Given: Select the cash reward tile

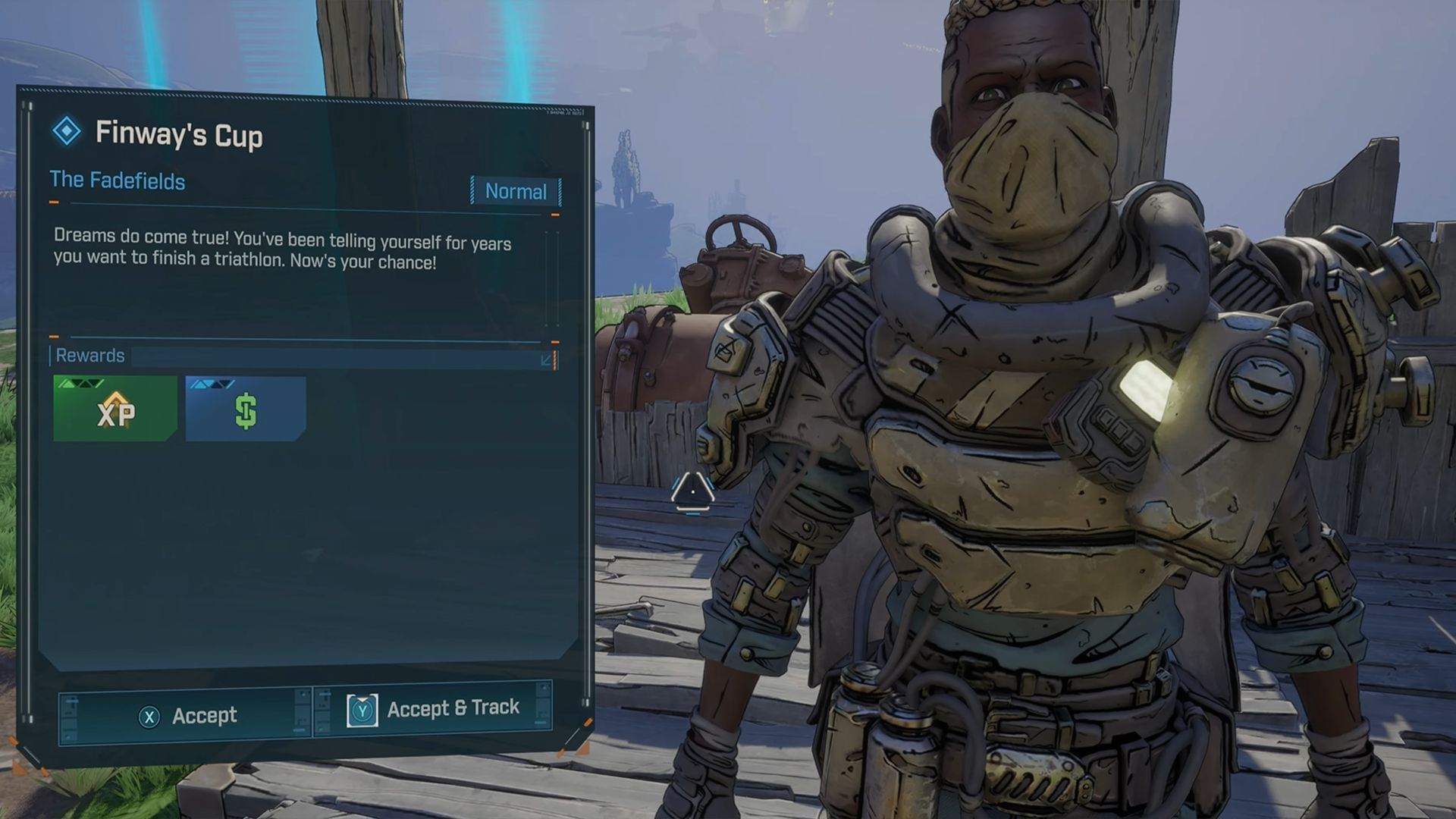Looking at the screenshot, I should click(x=246, y=409).
